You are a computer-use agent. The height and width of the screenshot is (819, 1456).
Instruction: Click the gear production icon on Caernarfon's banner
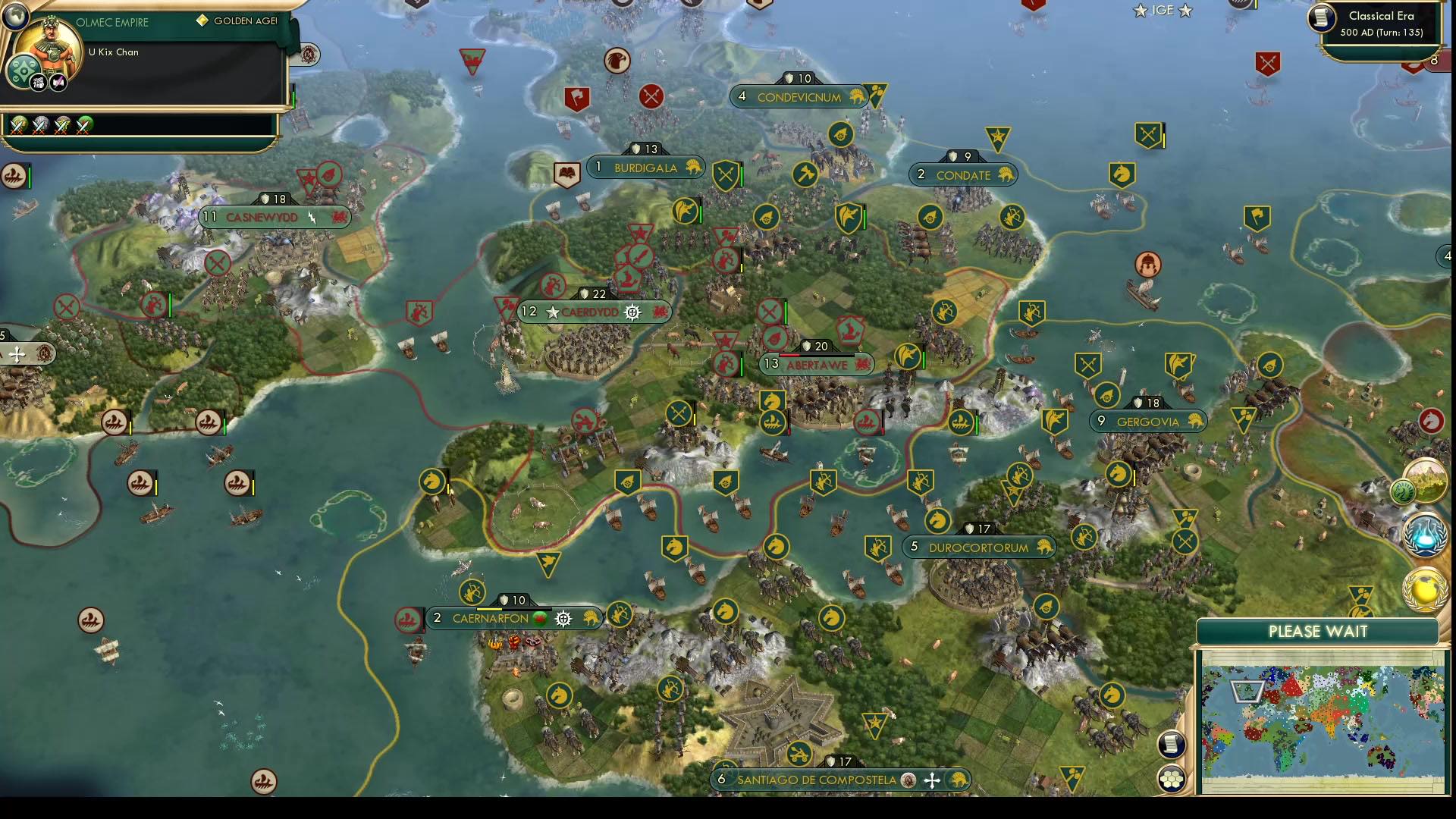click(x=562, y=618)
